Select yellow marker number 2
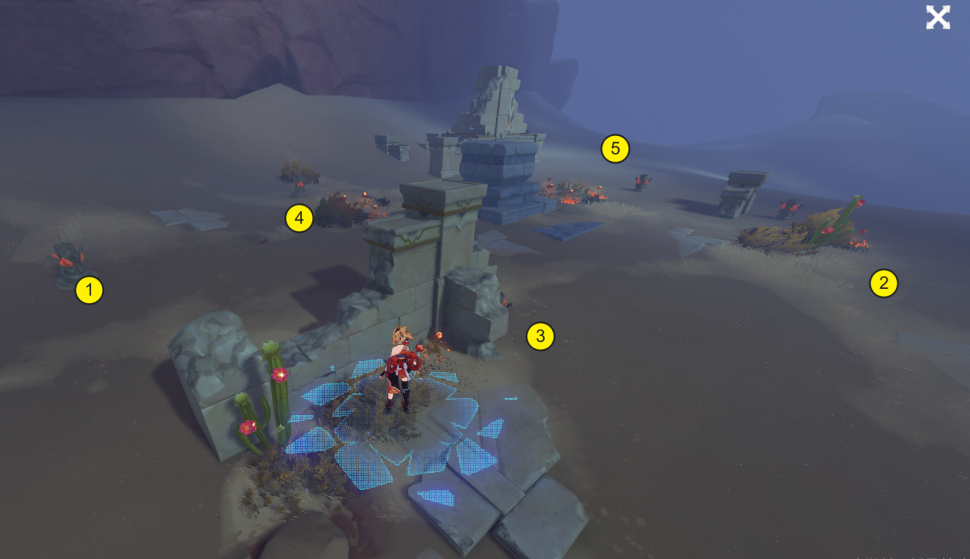Image resolution: width=970 pixels, height=559 pixels. pyautogui.click(x=883, y=283)
